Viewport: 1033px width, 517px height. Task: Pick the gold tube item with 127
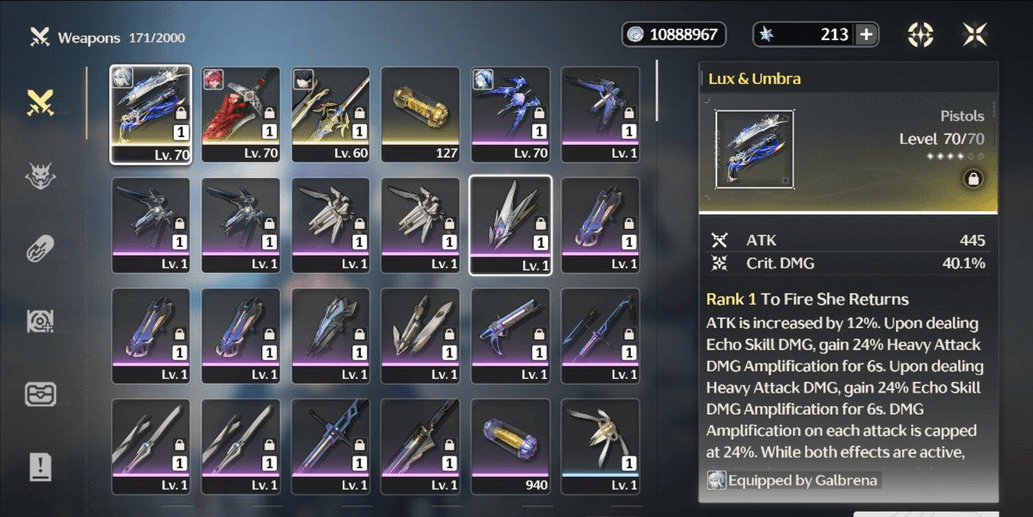coord(420,113)
